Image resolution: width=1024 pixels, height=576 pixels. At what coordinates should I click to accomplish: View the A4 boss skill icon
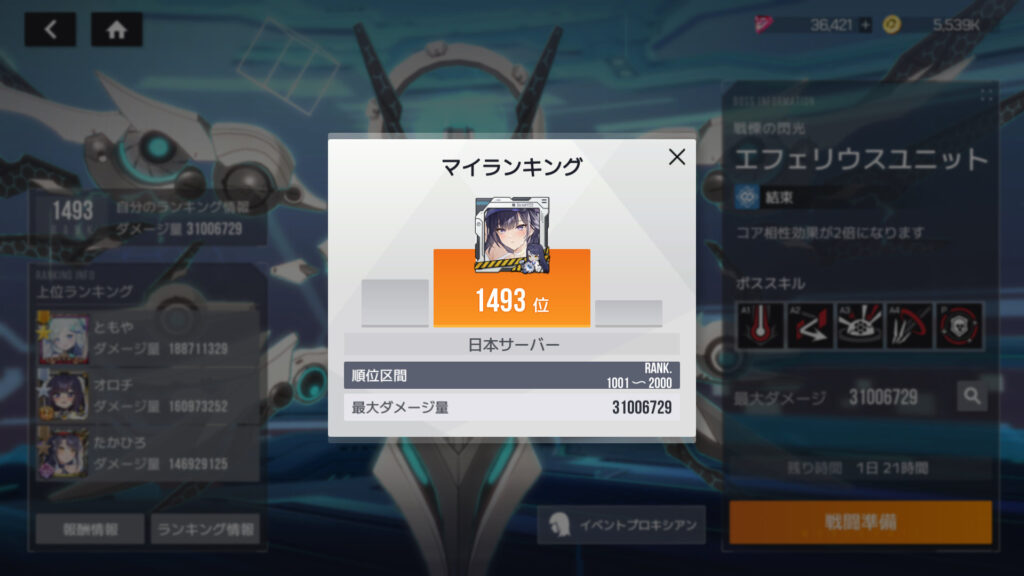[x=909, y=327]
